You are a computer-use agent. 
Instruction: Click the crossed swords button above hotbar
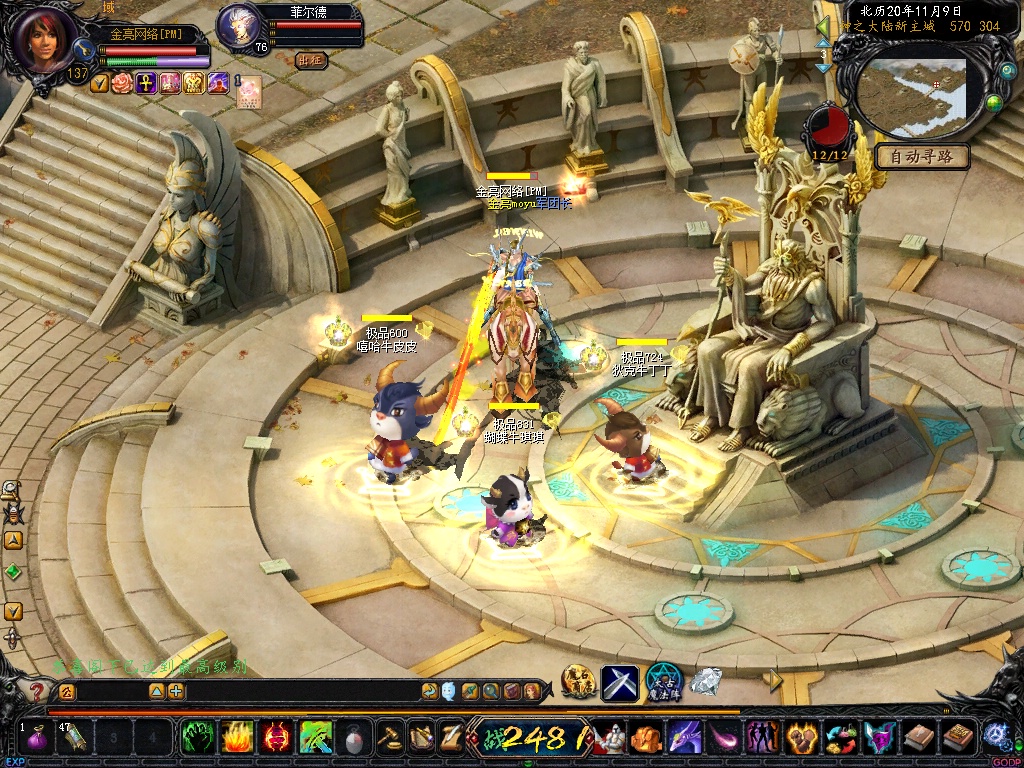click(619, 682)
